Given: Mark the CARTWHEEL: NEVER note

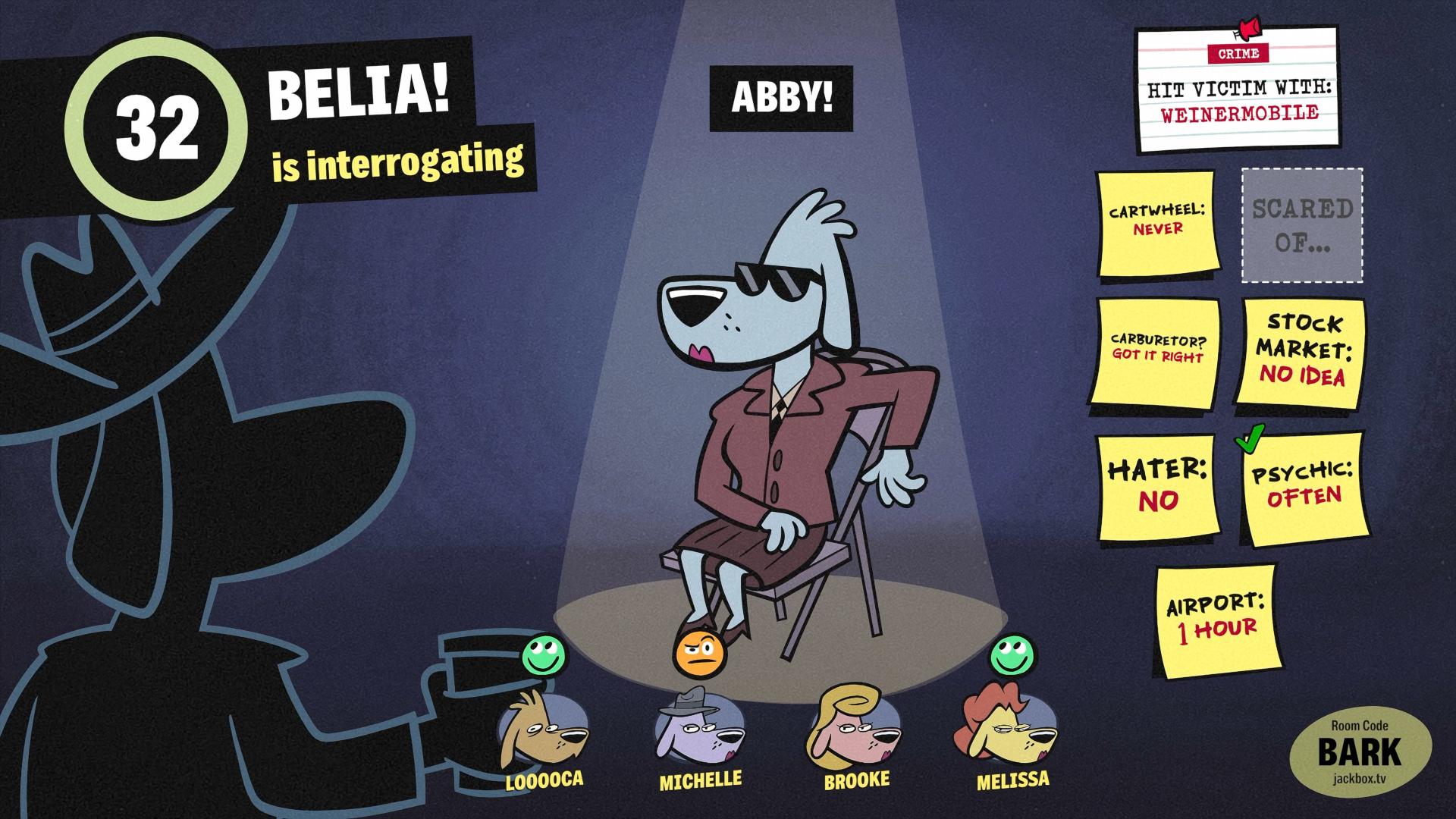Looking at the screenshot, I should (x=1156, y=224).
